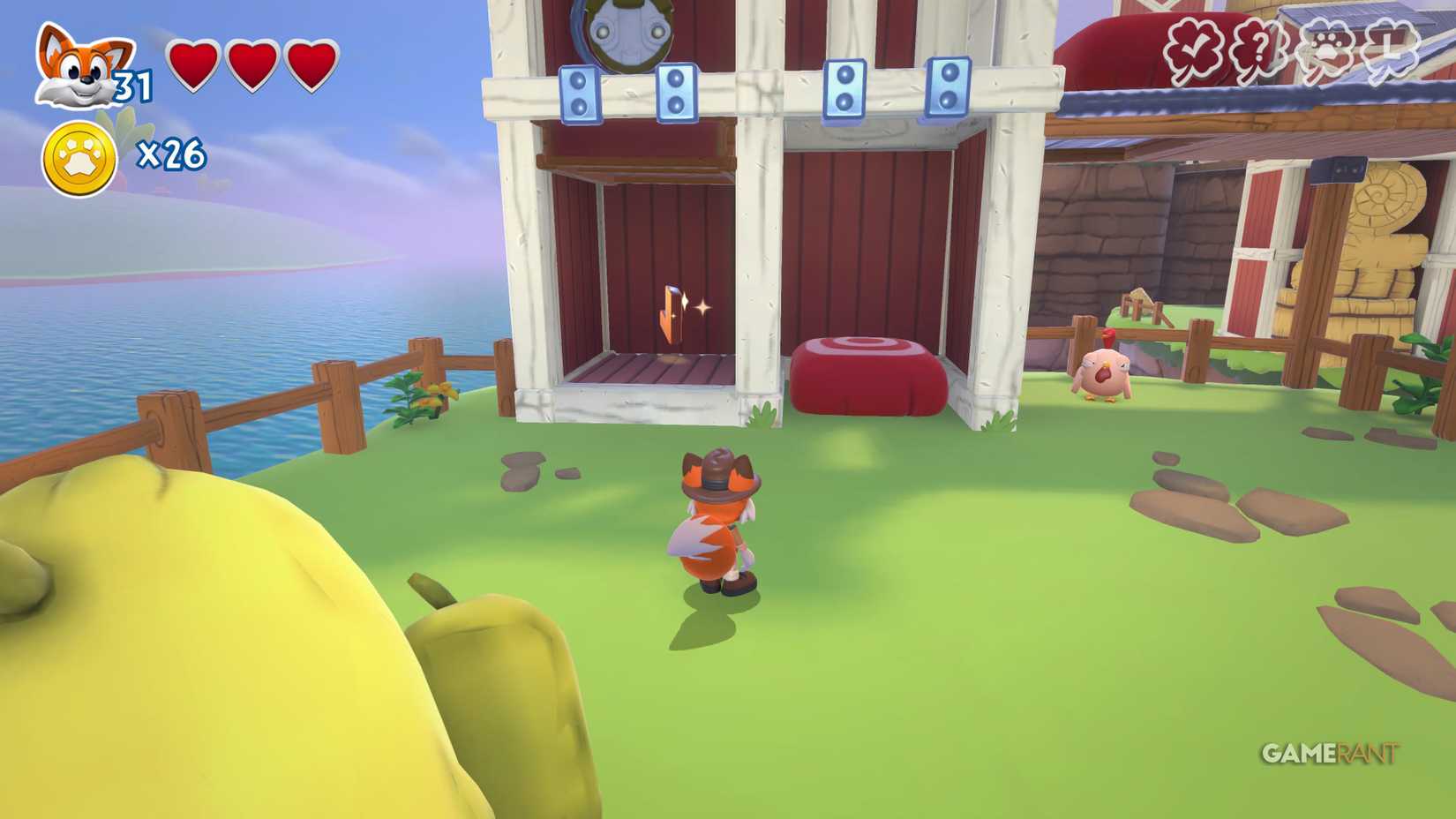Select Lucky the fox character

click(717, 521)
